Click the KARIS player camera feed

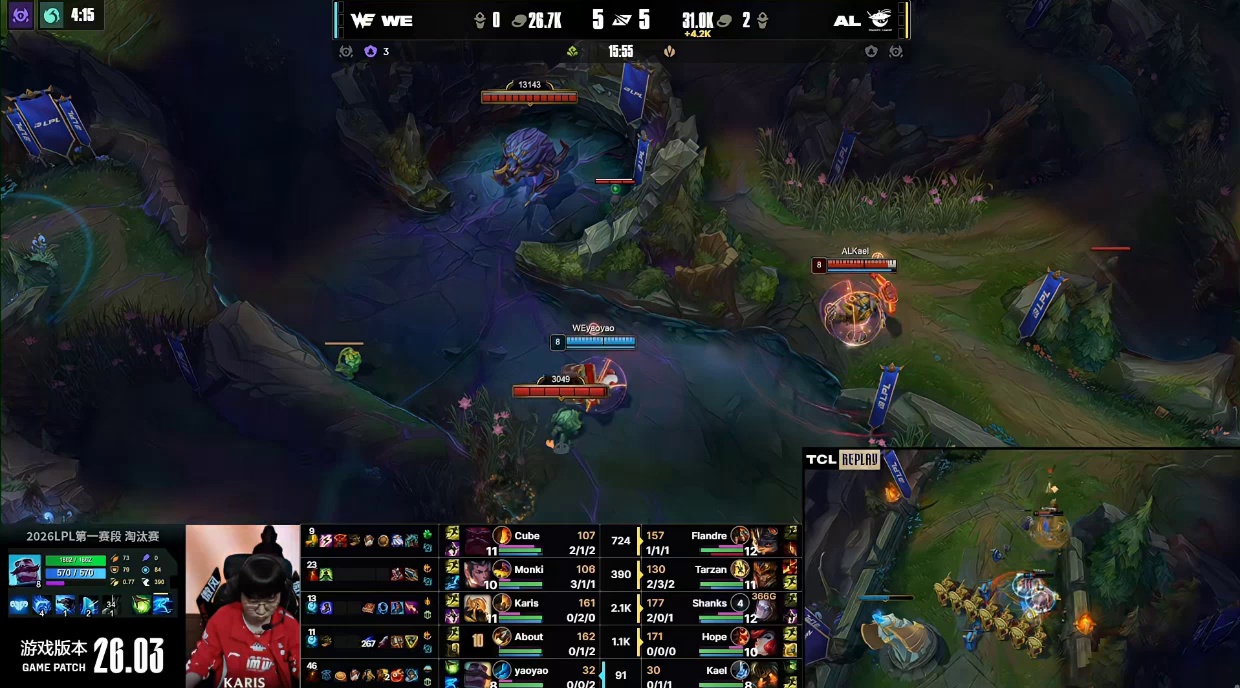[x=242, y=606]
